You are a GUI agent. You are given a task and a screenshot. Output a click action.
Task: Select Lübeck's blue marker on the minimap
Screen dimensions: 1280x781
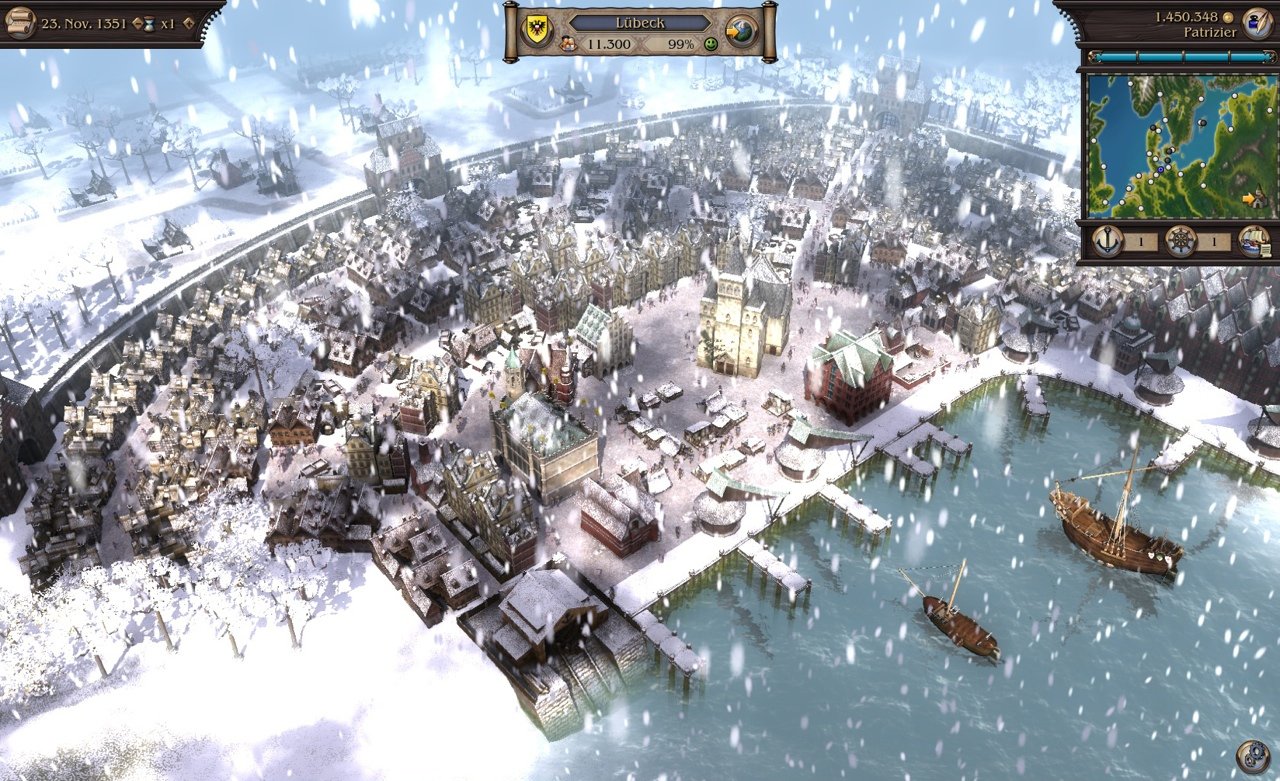(1160, 169)
